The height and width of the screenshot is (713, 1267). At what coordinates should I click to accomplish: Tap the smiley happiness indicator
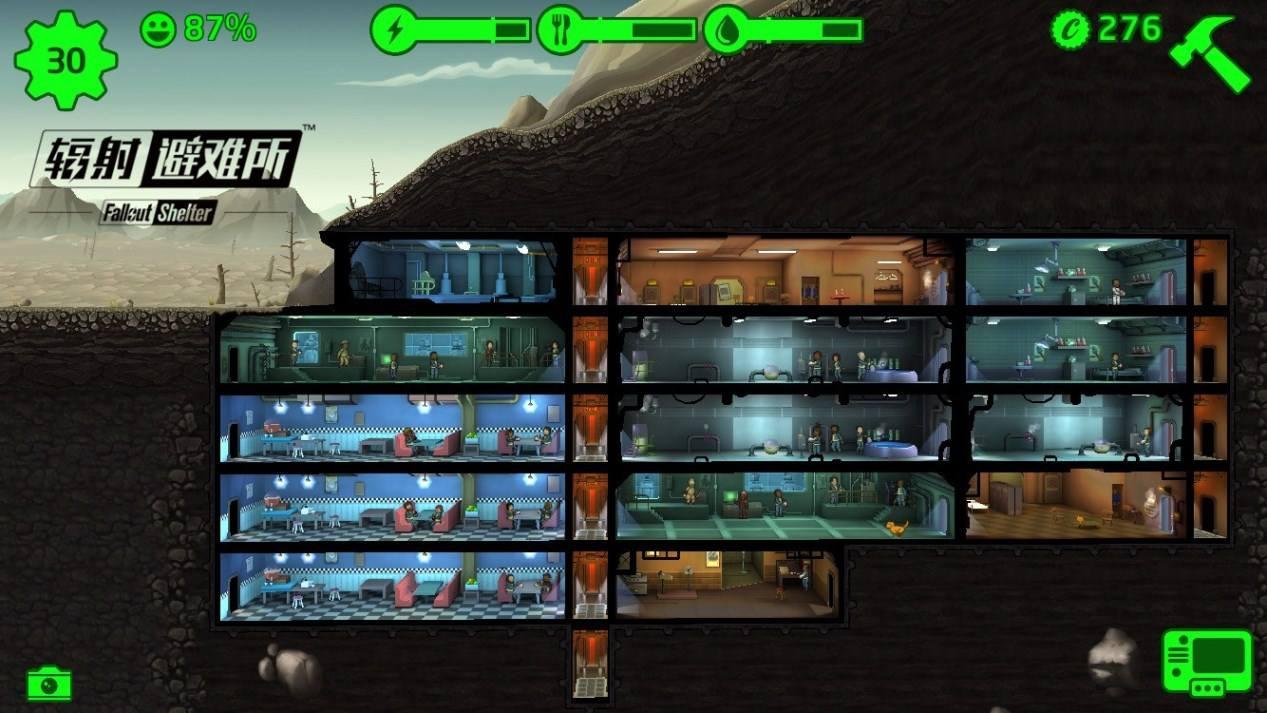click(x=158, y=29)
